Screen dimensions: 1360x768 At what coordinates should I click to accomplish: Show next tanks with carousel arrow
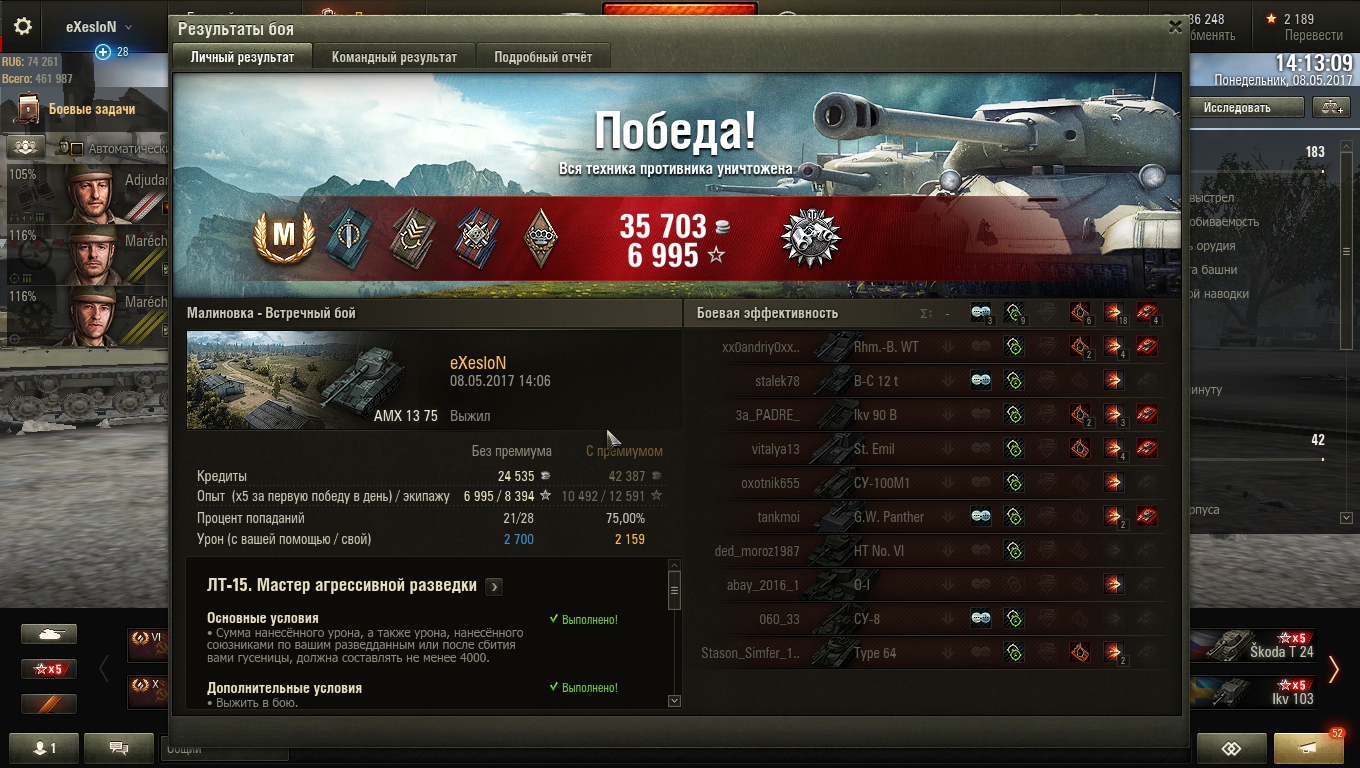click(1333, 669)
